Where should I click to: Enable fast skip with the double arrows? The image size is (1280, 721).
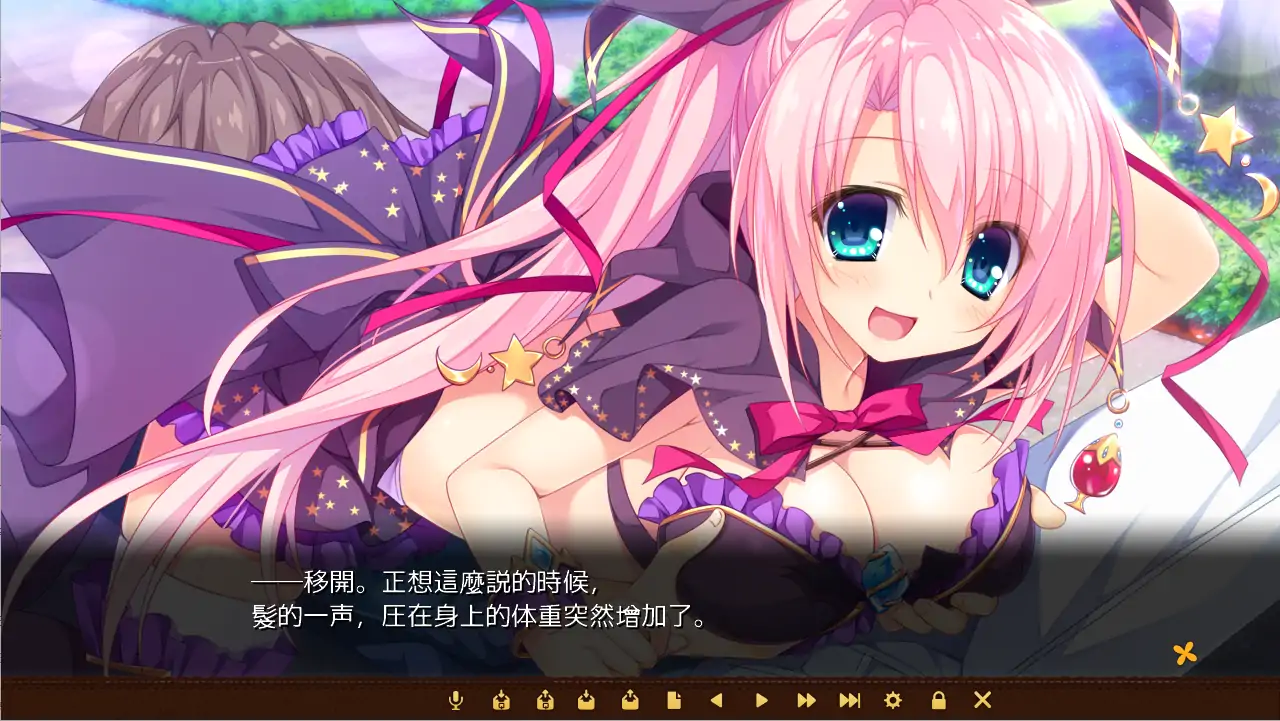pyautogui.click(x=806, y=702)
